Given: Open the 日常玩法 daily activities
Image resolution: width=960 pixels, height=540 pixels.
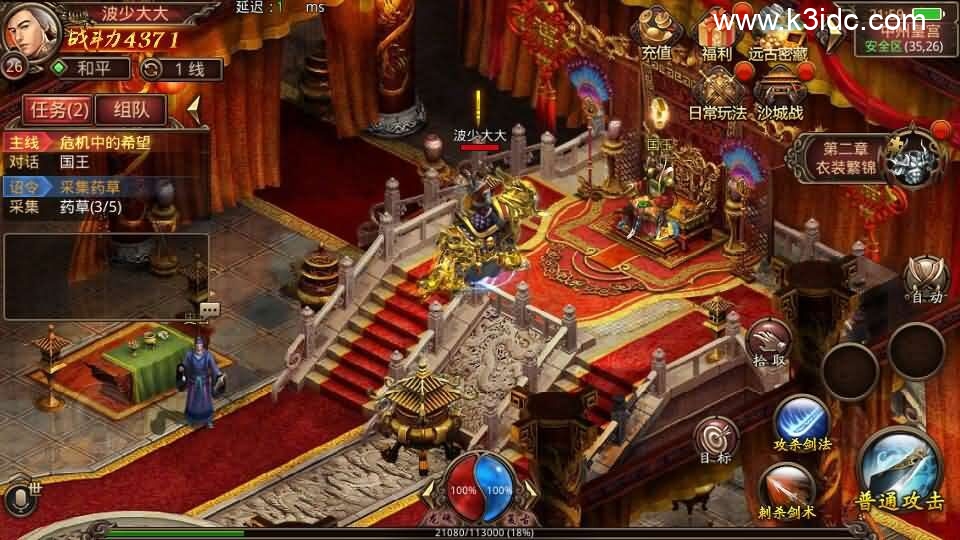Looking at the screenshot, I should [x=717, y=95].
